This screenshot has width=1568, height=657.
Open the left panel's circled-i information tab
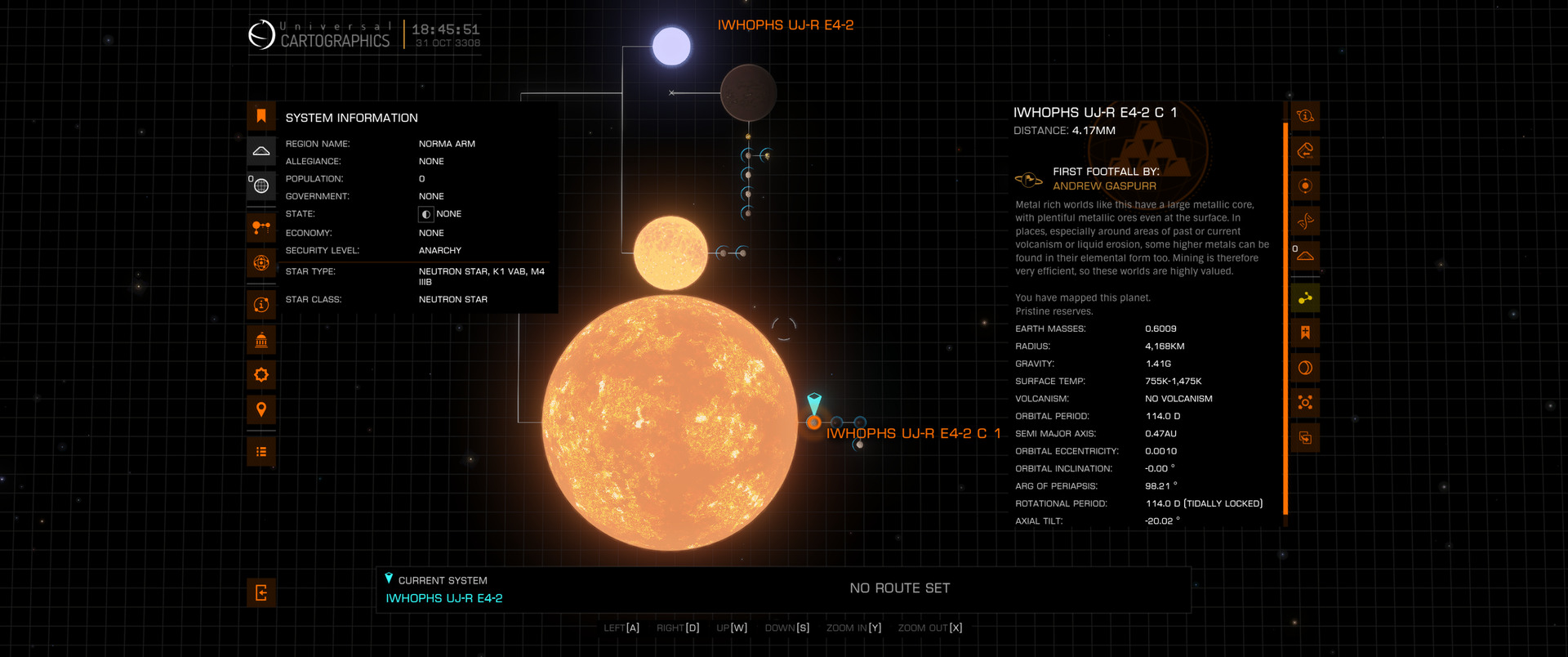[x=261, y=305]
